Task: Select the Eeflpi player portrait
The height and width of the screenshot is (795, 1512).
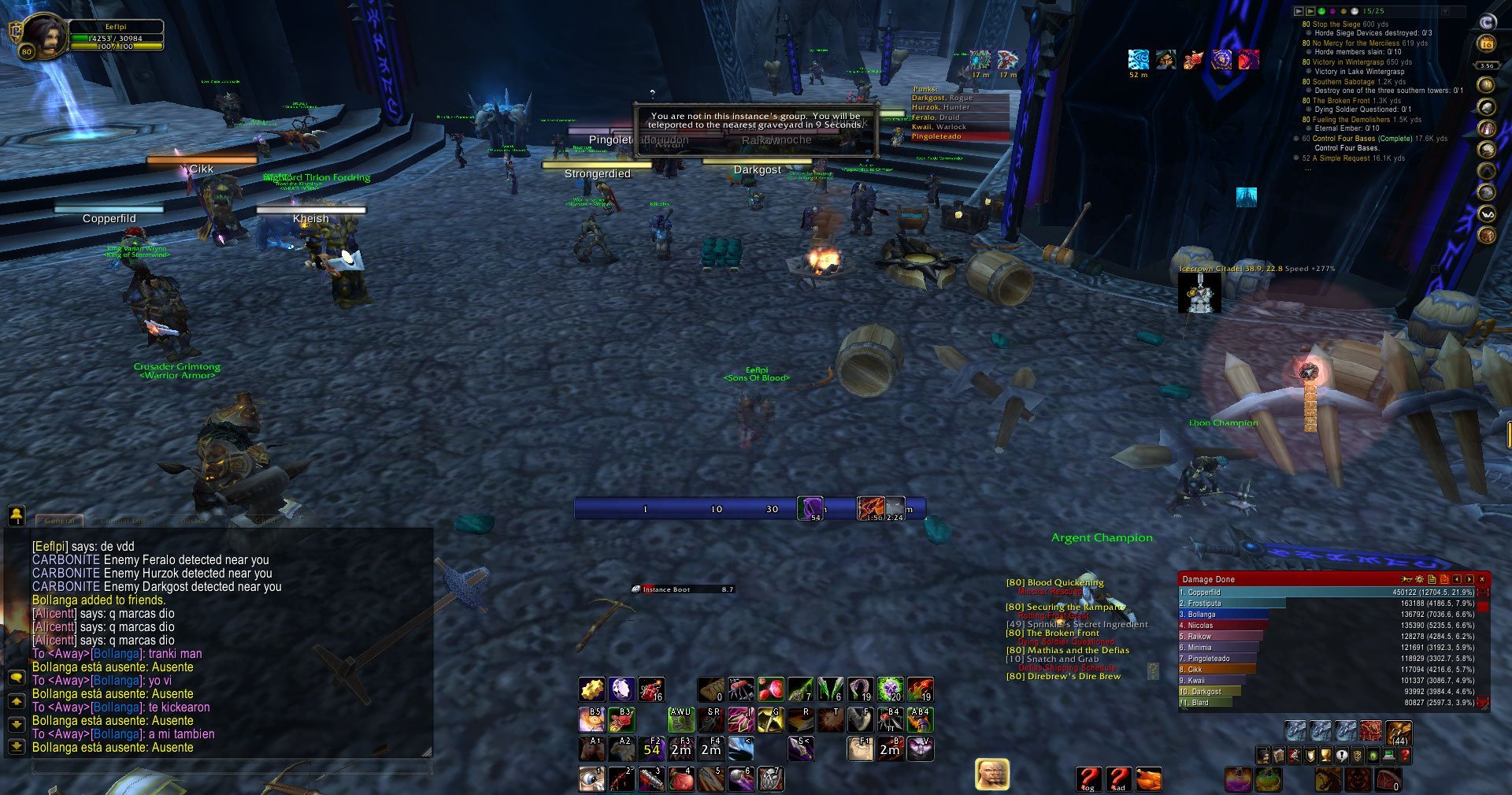Action: tap(45, 35)
